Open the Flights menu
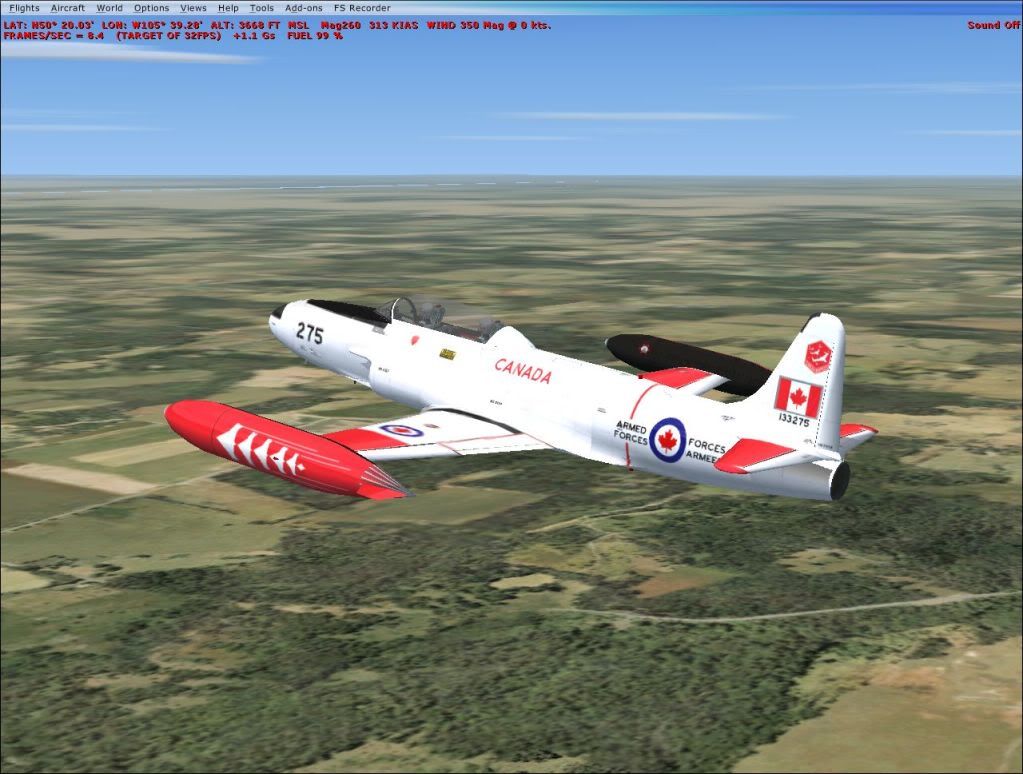The height and width of the screenshot is (774, 1023). 24,8
